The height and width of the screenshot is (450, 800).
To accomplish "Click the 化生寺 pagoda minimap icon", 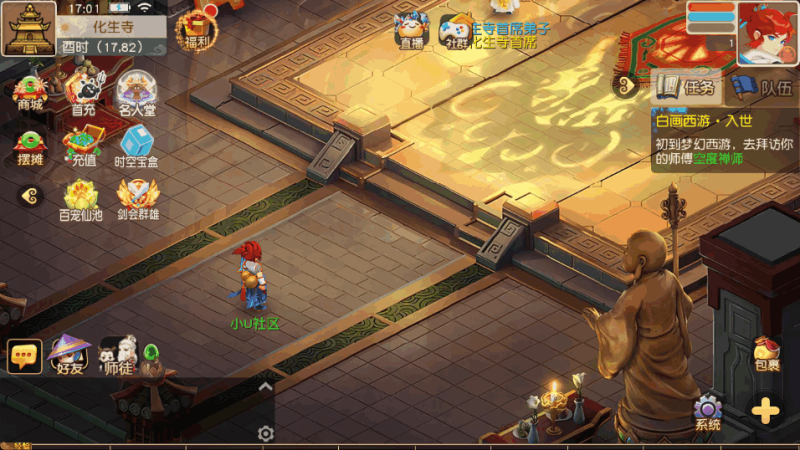I will [28, 28].
